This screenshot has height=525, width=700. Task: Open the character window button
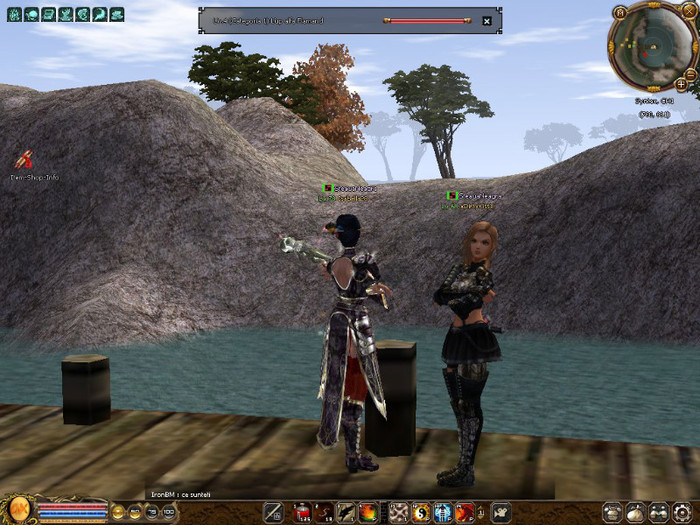(611, 512)
